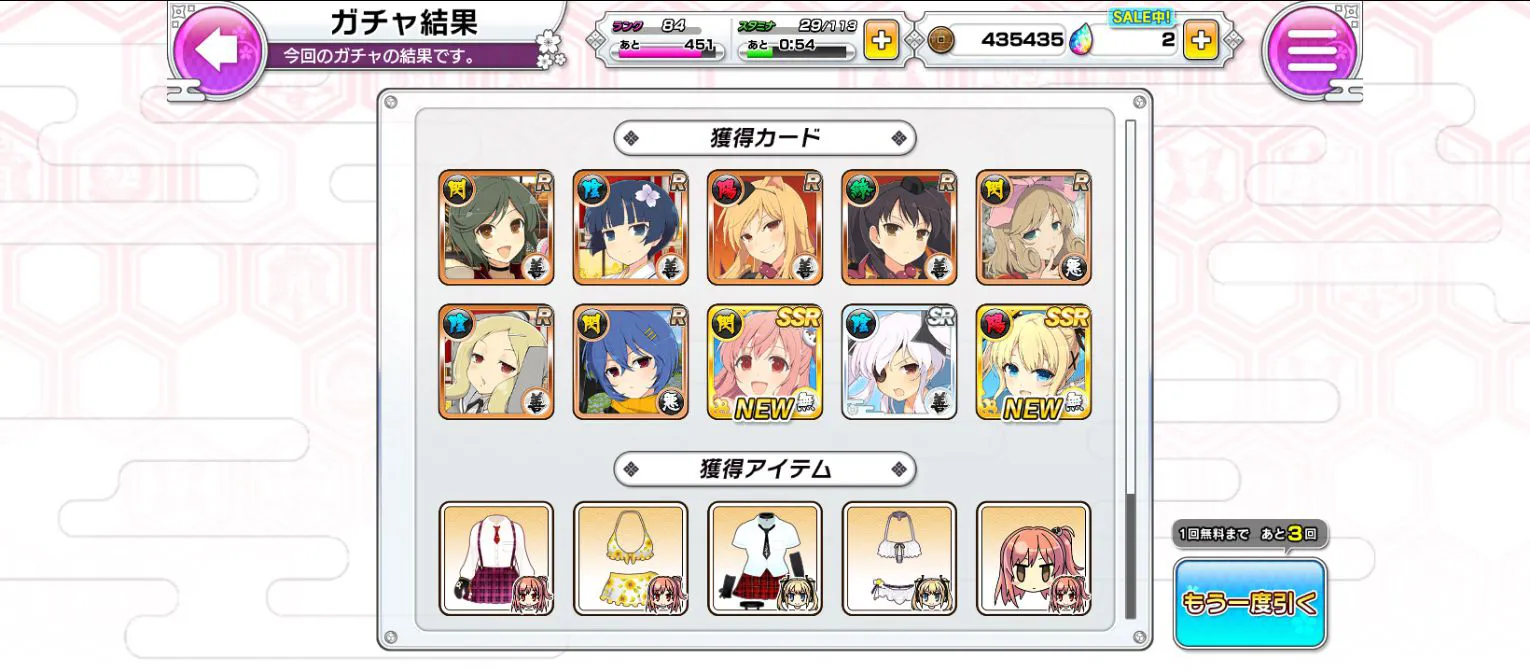View the R card with pink ribbon
Viewport: 1530px width, 672px height.
point(1034,228)
